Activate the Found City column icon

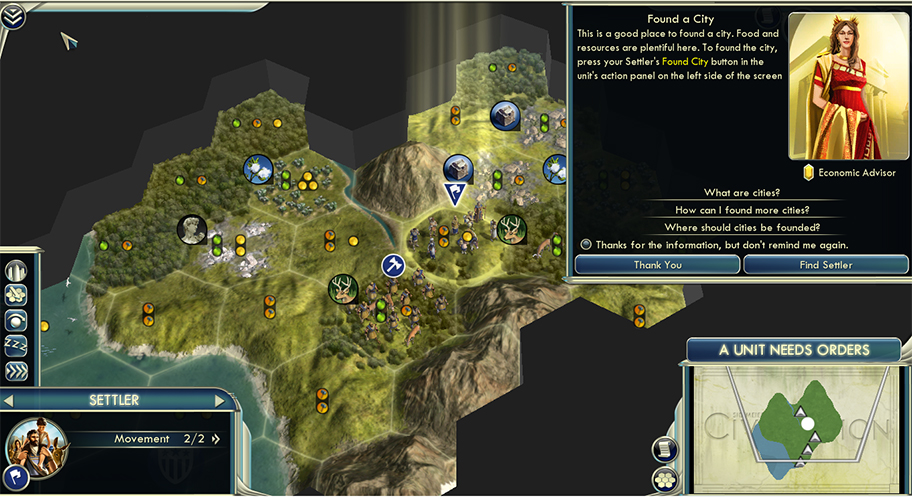16,271
